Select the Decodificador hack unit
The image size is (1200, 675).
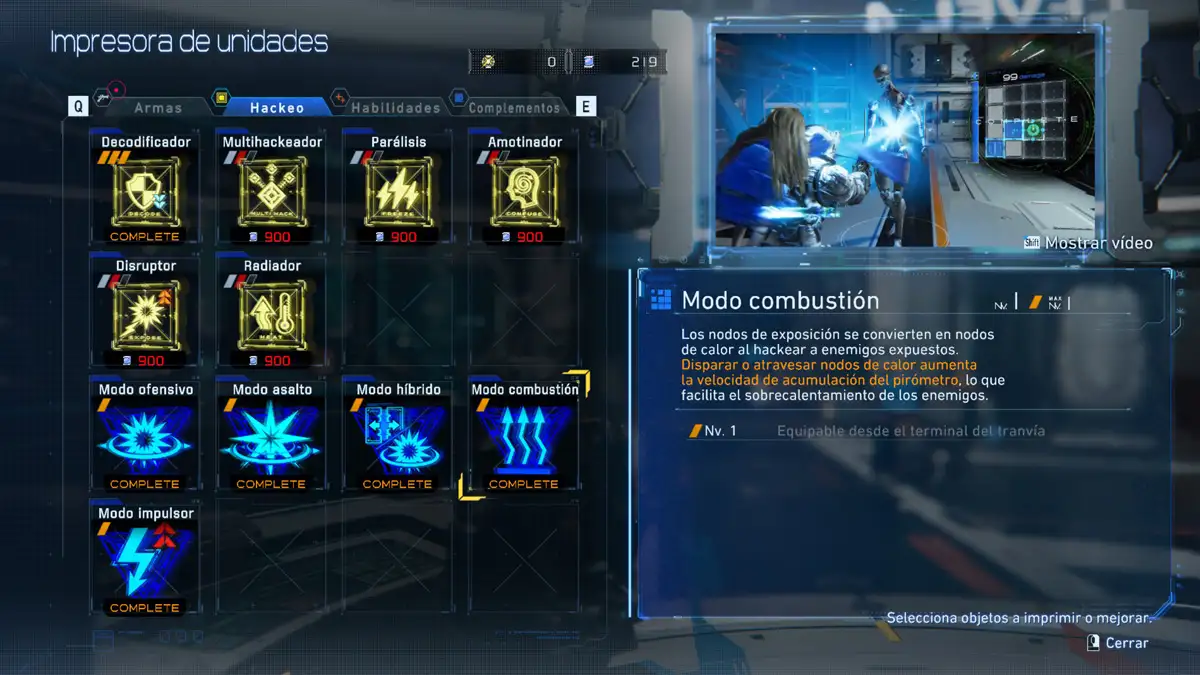(145, 190)
